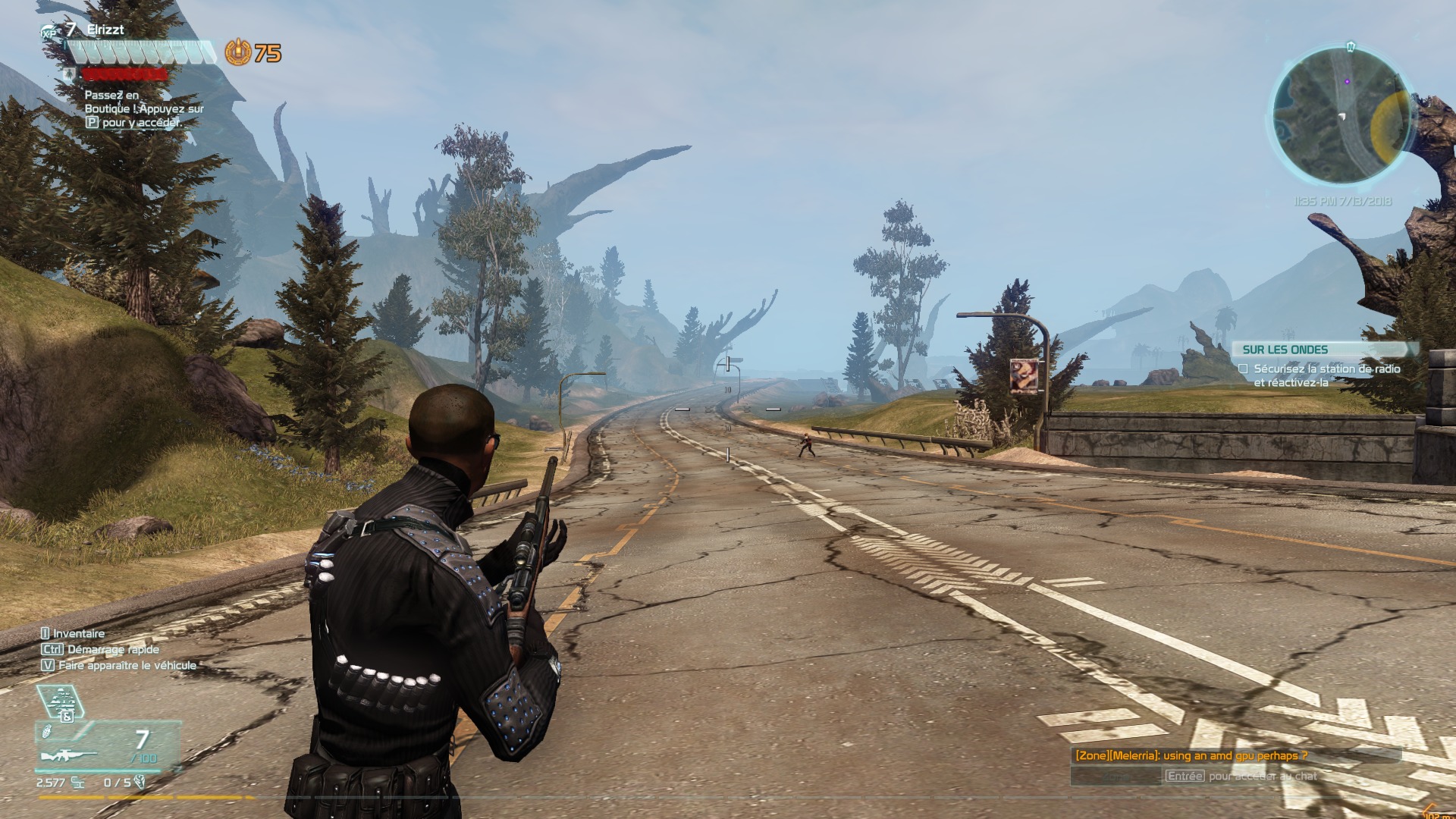Click the orange currency medal icon showing 75
Image resolution: width=1456 pixels, height=819 pixels.
click(x=238, y=51)
